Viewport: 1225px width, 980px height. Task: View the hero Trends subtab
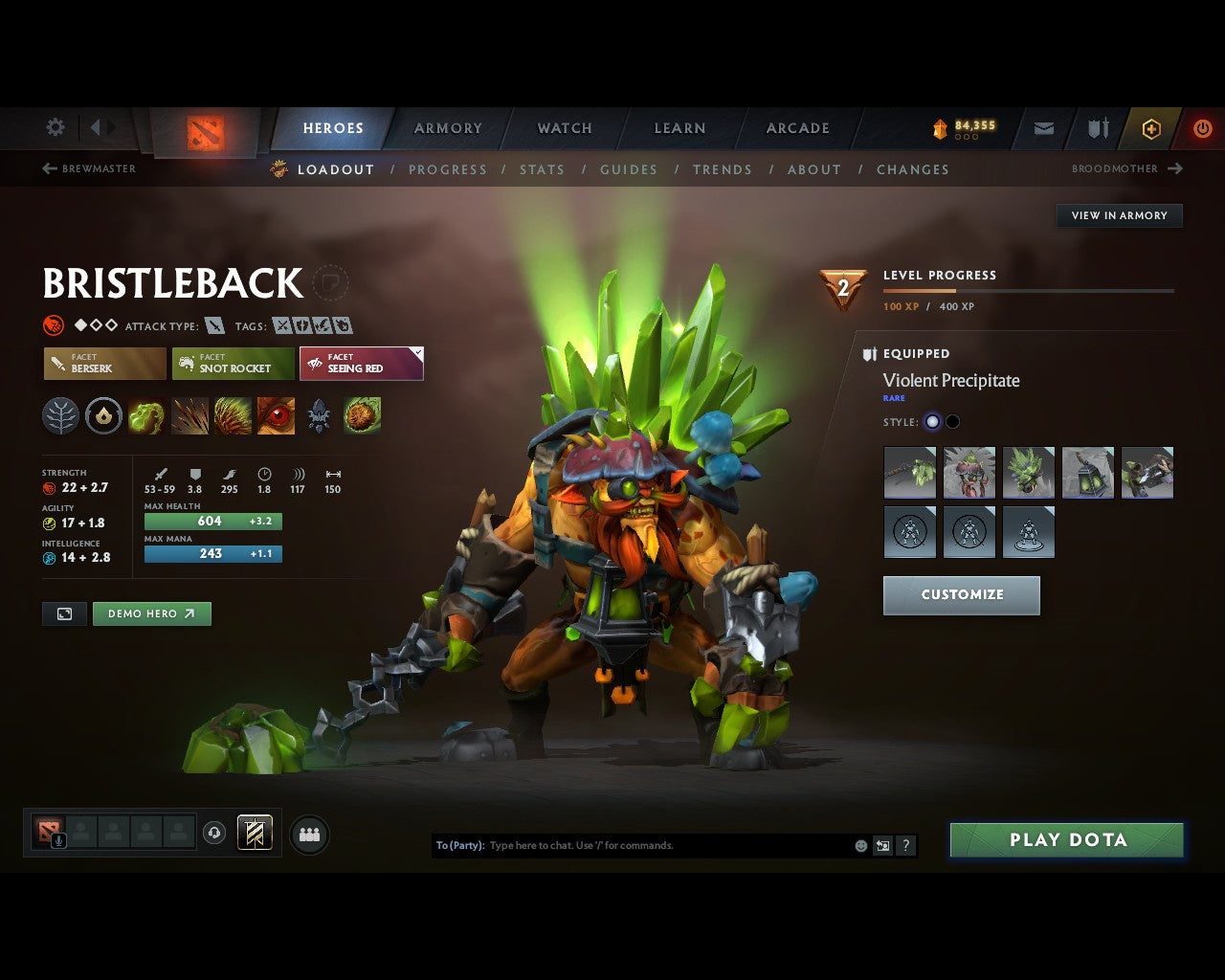pyautogui.click(x=723, y=169)
